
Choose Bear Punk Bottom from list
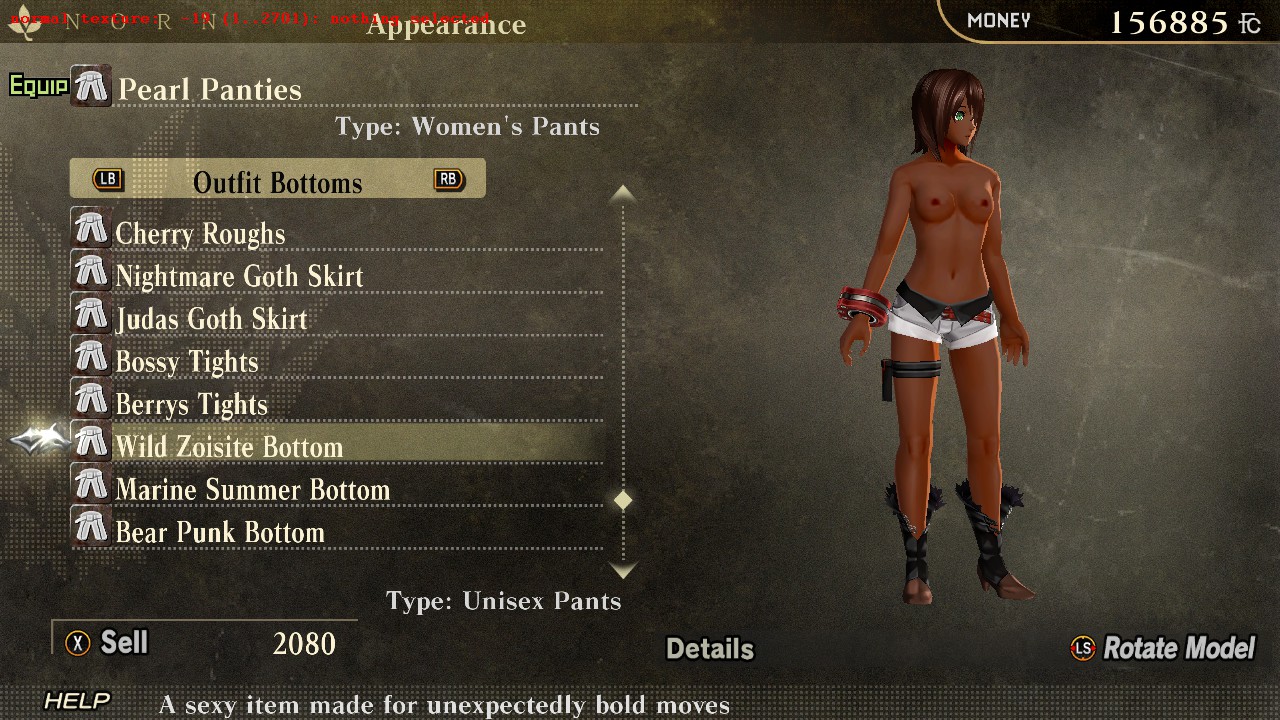tap(220, 533)
